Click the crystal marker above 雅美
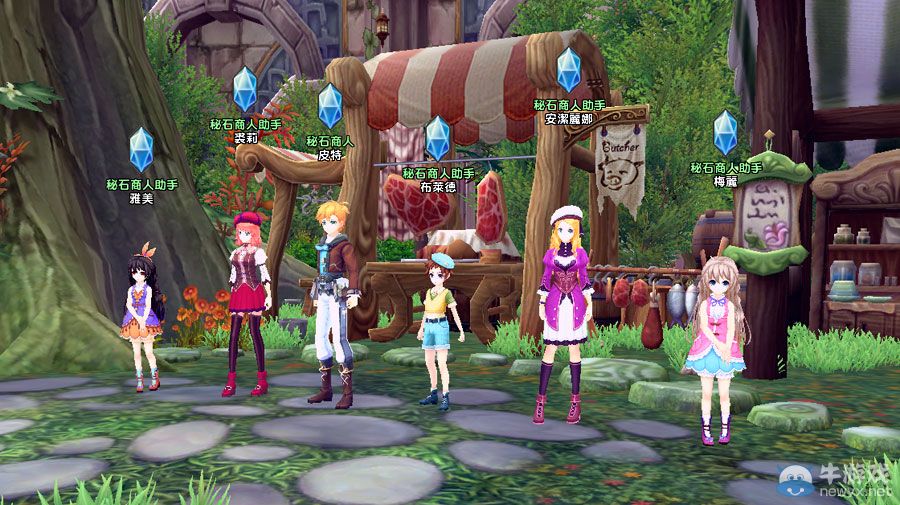Image resolution: width=900 pixels, height=505 pixels. (x=142, y=150)
